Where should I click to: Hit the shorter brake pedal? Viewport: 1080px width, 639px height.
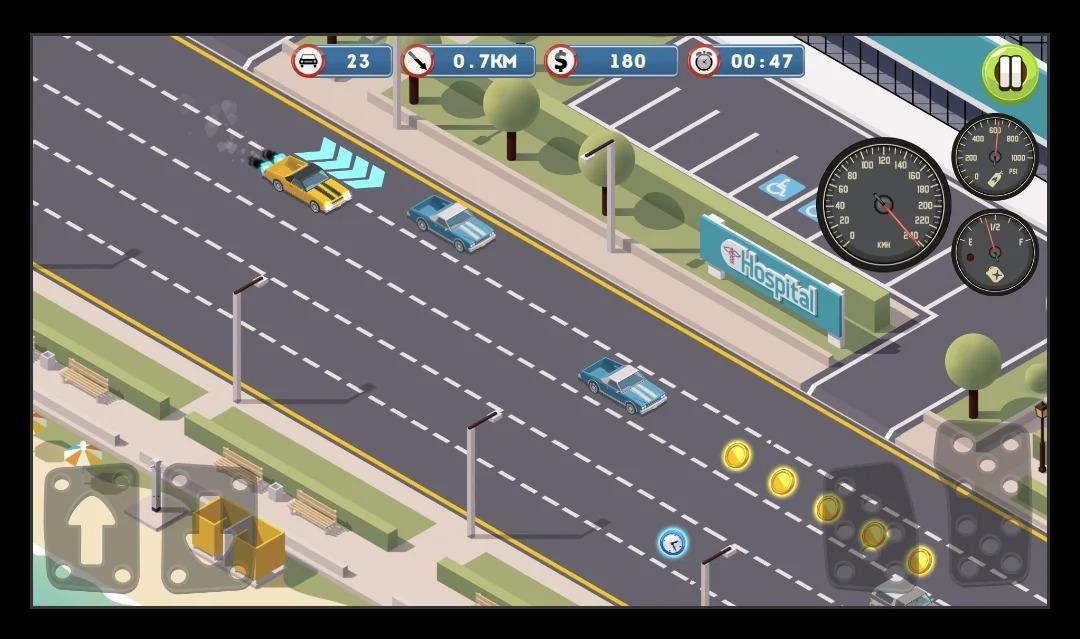point(868,527)
